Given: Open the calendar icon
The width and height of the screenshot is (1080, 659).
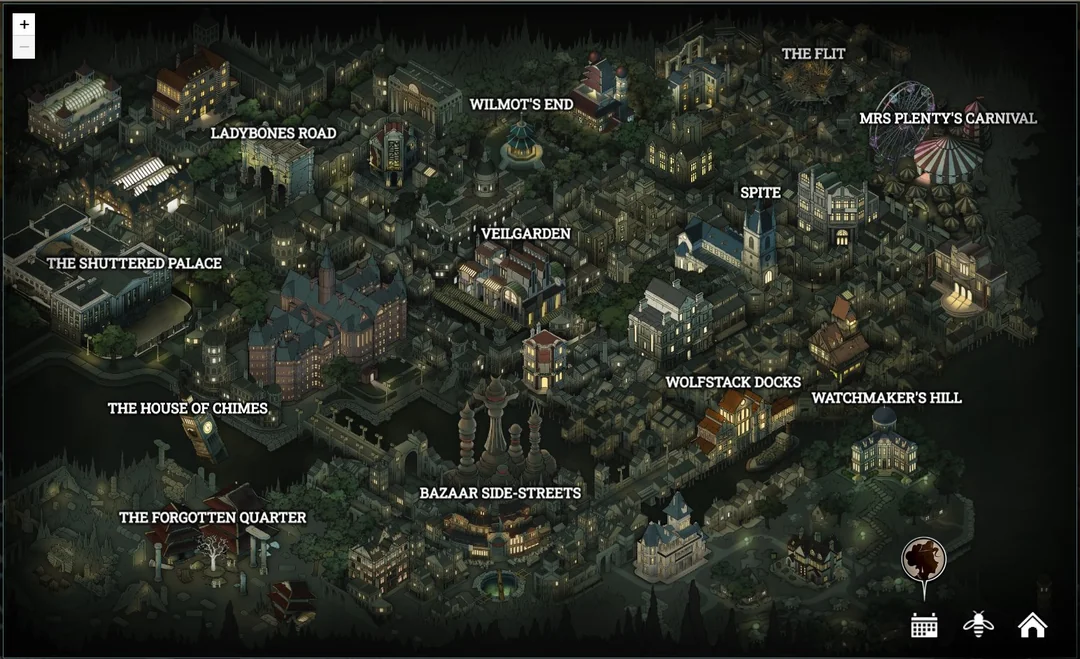Looking at the screenshot, I should click(x=924, y=625).
